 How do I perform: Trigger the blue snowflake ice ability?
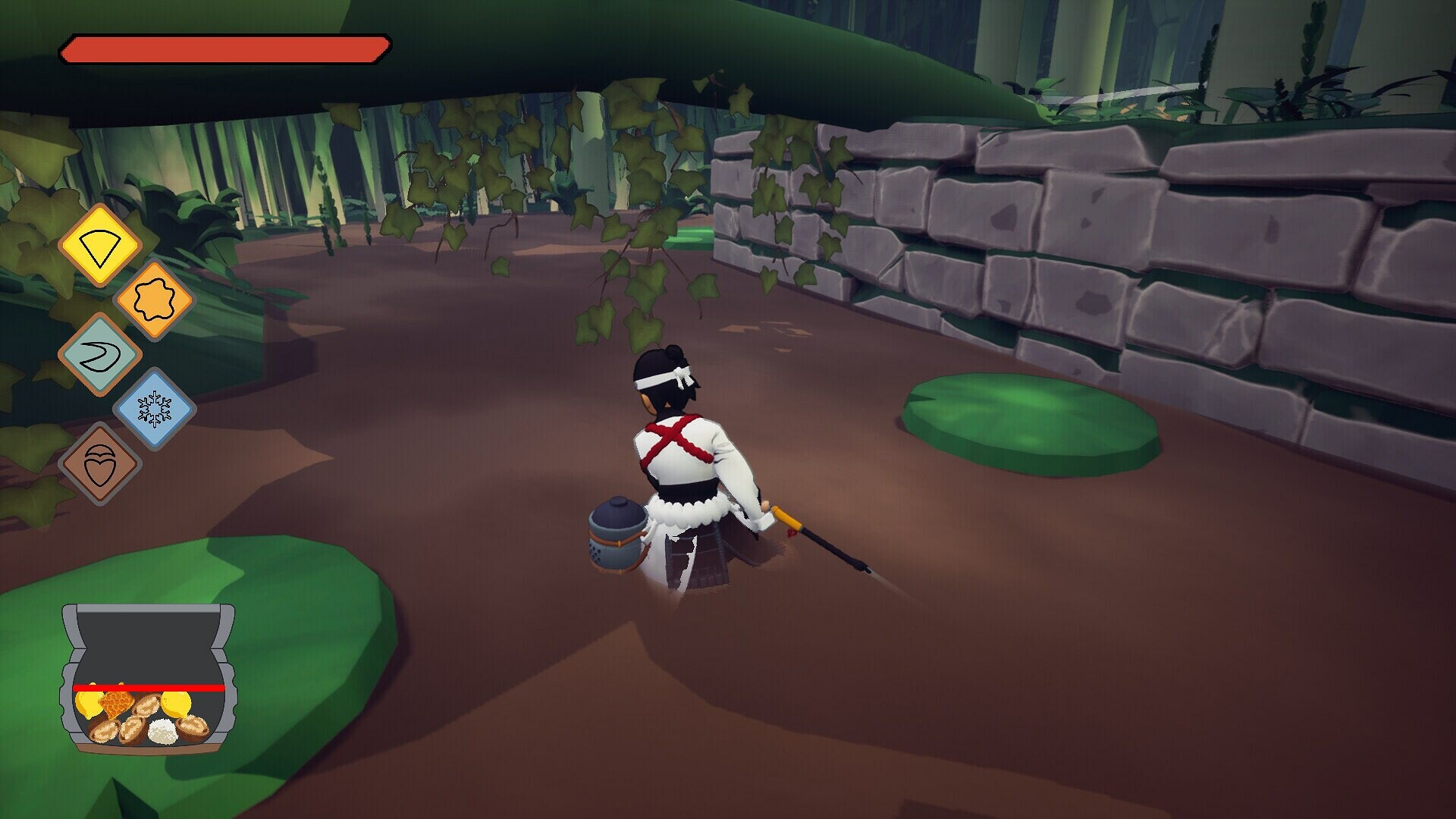154,407
